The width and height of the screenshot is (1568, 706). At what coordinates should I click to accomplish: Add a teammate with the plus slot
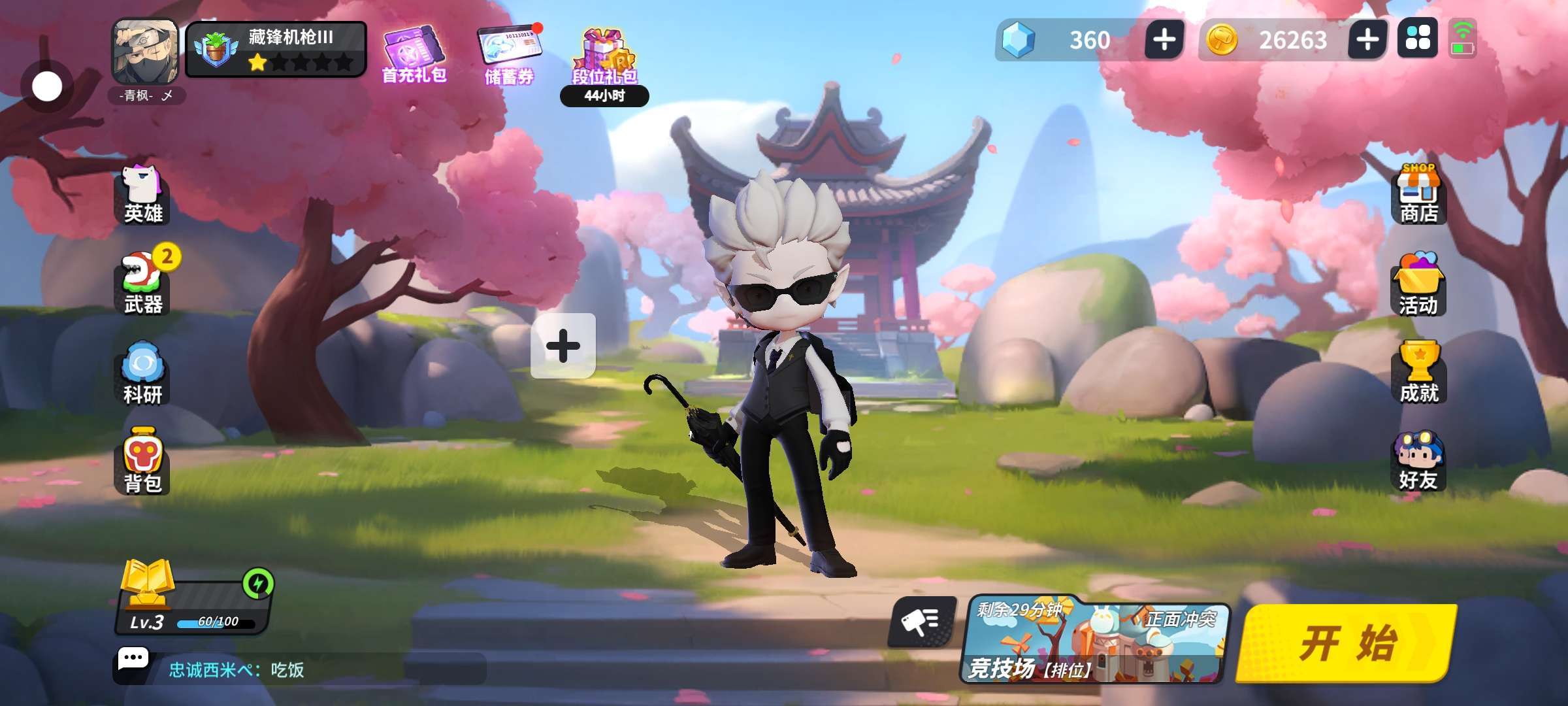point(563,346)
